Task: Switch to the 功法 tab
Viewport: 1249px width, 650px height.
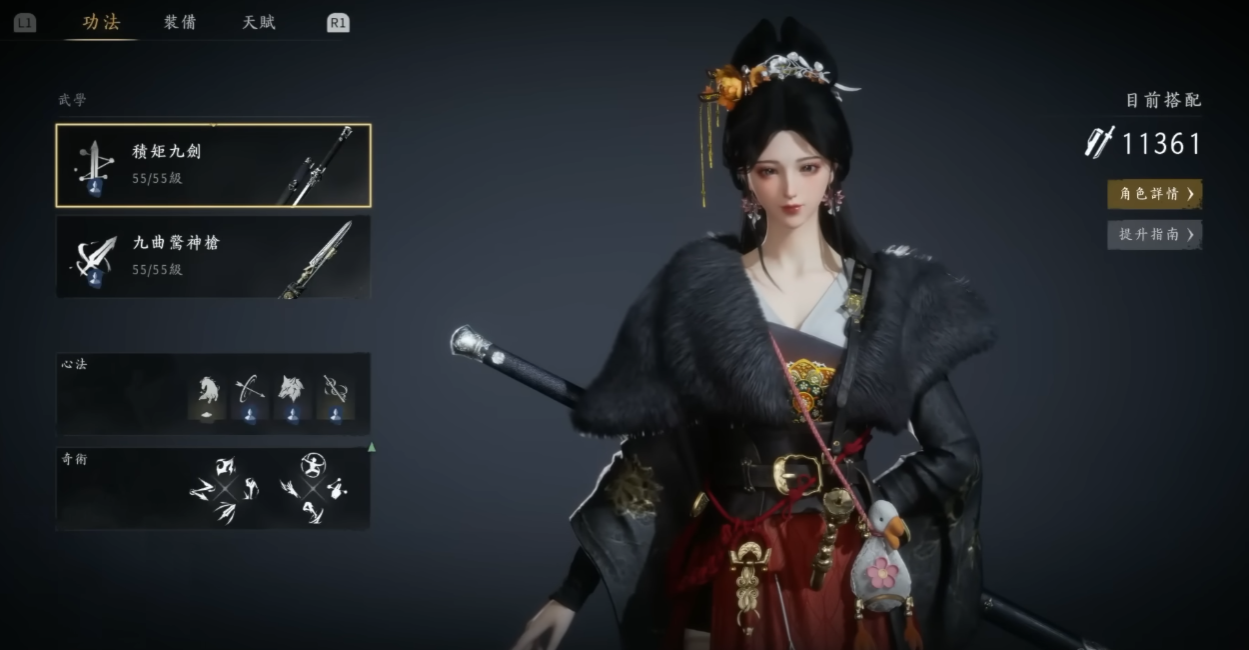Action: pyautogui.click(x=101, y=23)
